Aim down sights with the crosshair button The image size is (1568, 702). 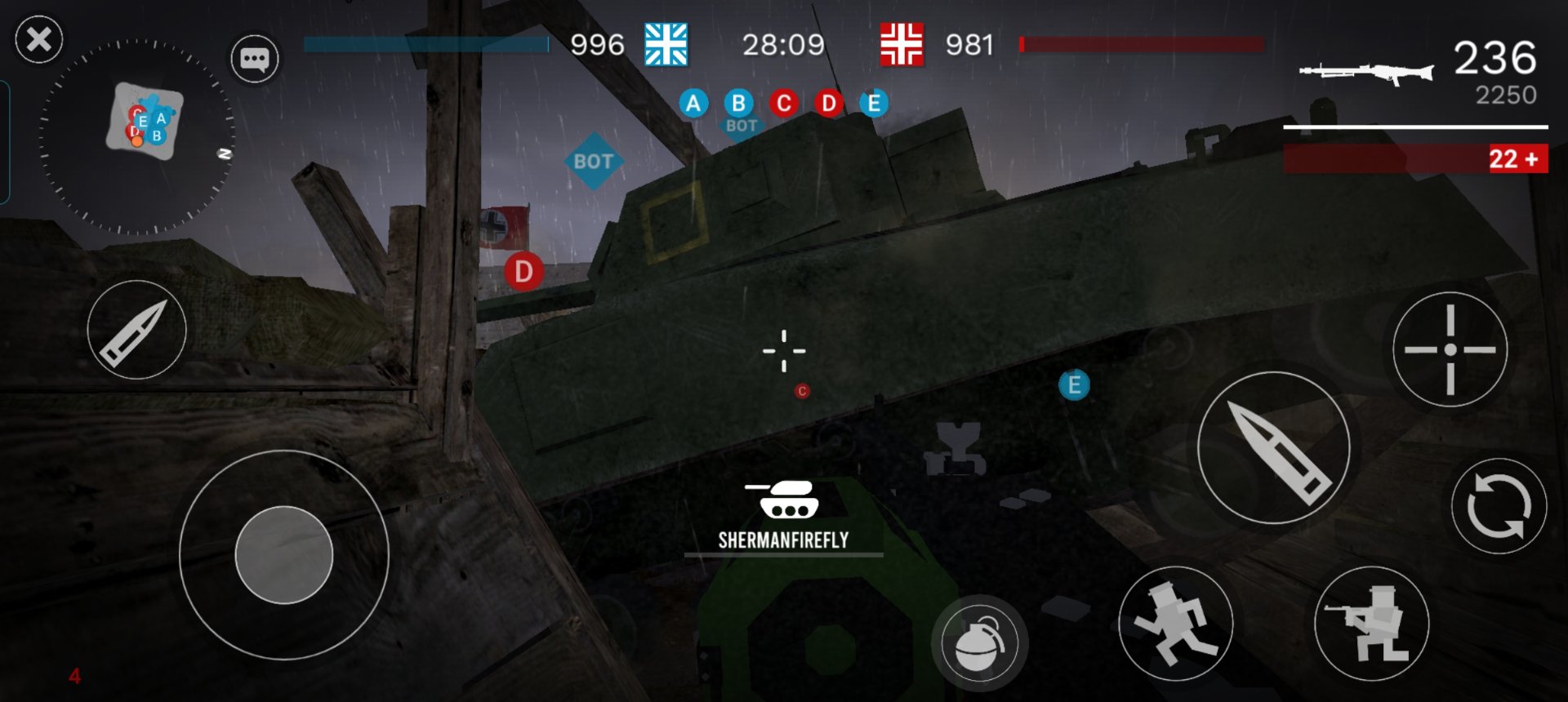tap(1450, 349)
